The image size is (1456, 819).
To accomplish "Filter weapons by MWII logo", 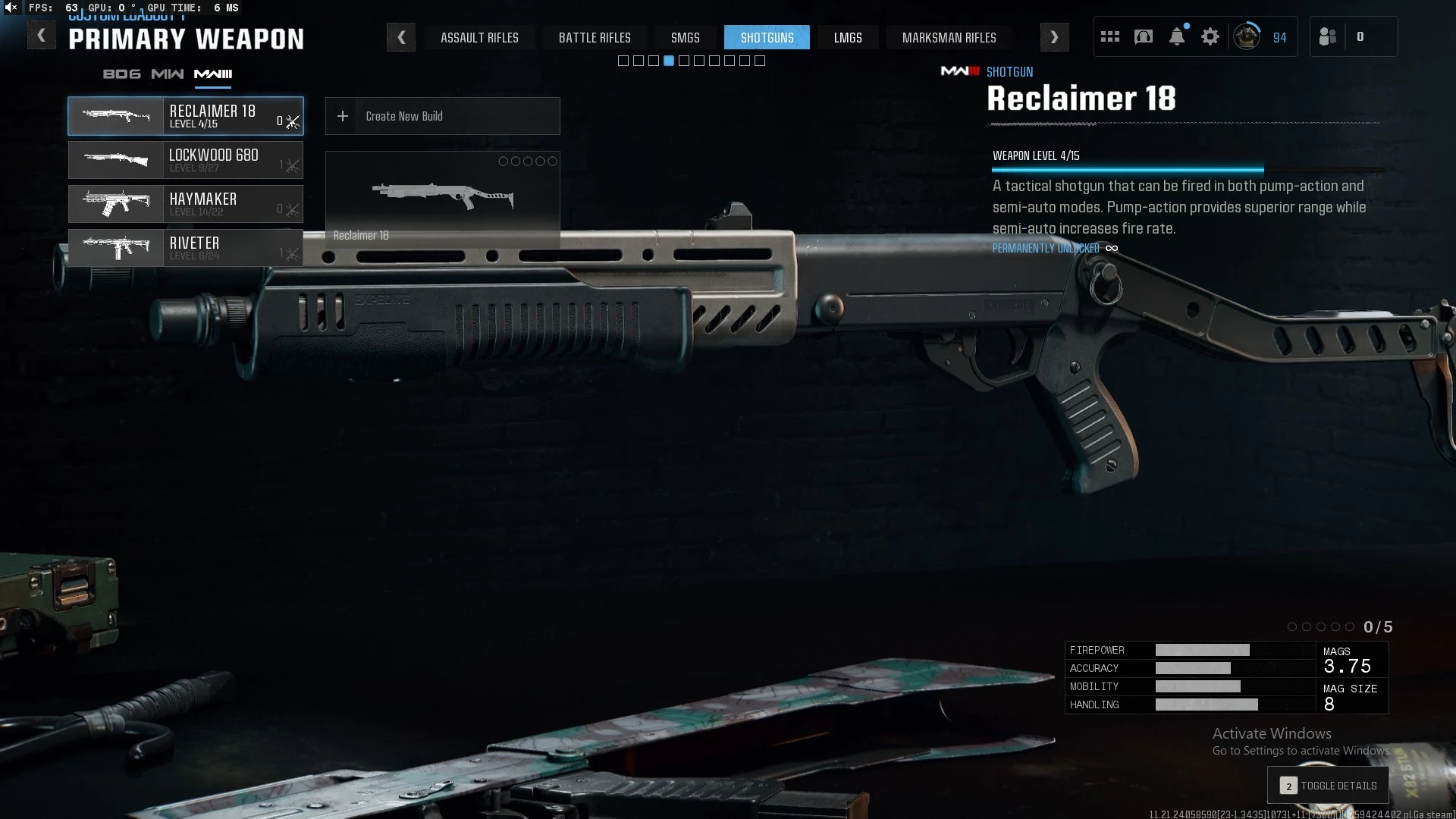I will (x=167, y=74).
